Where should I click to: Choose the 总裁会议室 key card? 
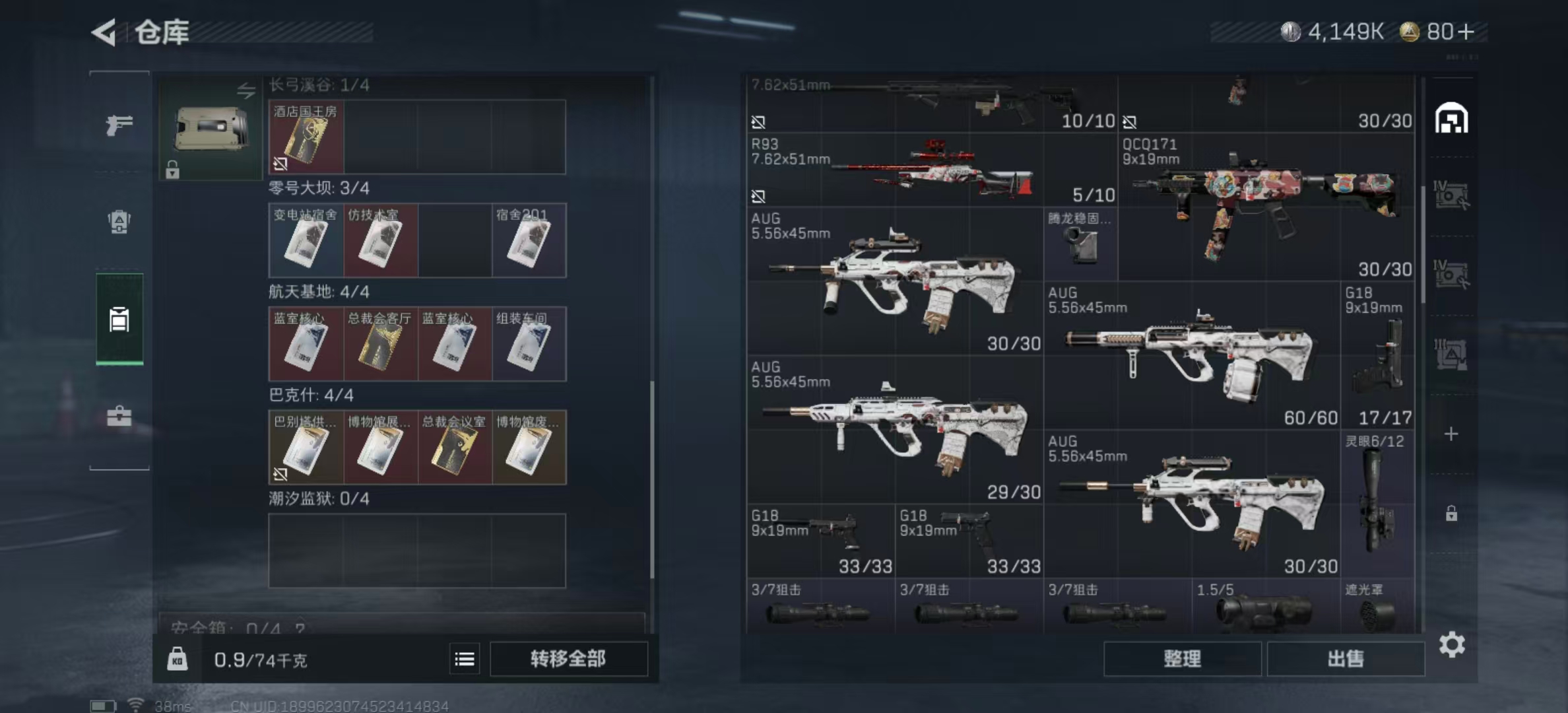[455, 448]
